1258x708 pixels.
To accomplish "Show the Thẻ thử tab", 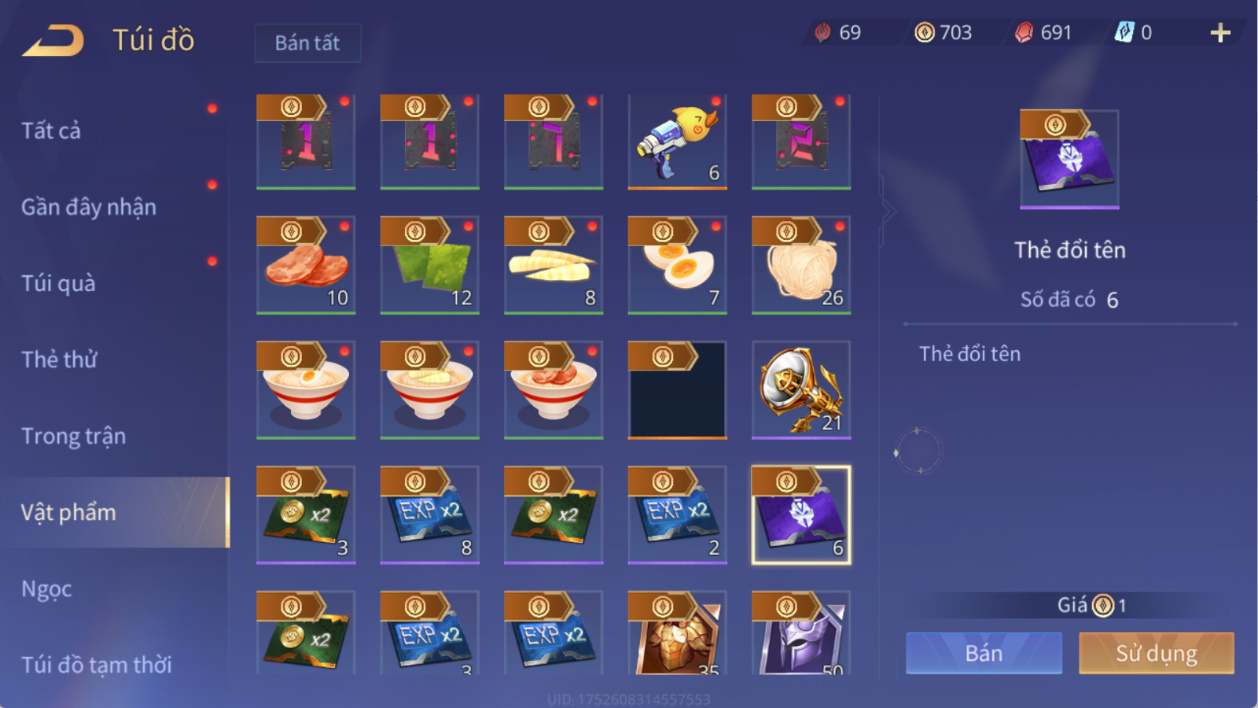I will [x=59, y=359].
